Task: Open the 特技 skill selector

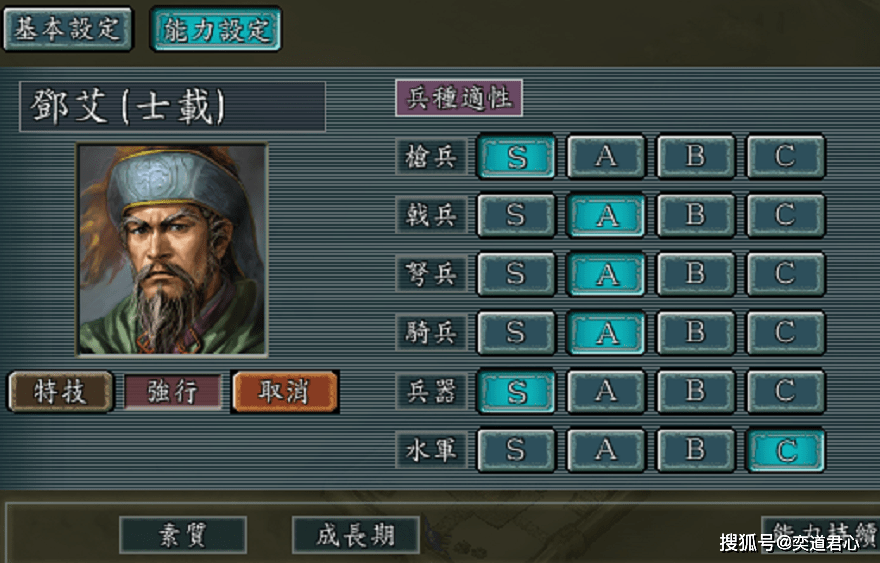Action: point(60,391)
